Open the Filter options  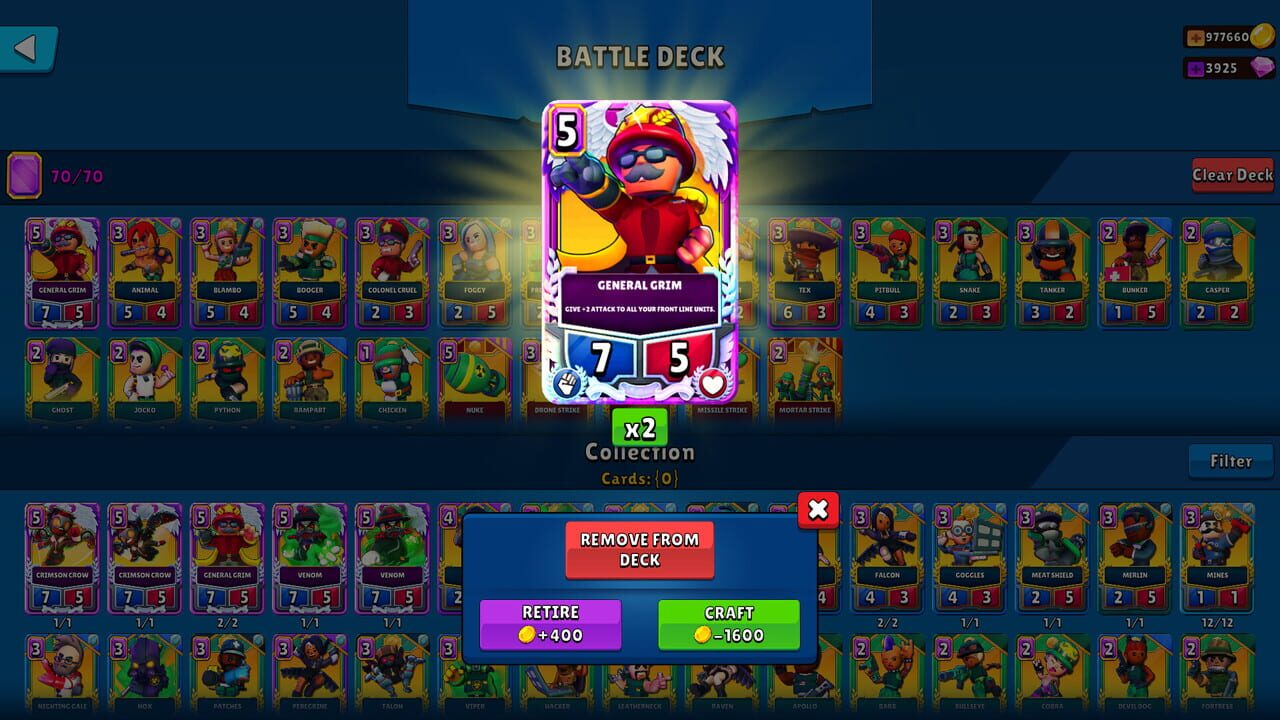pyautogui.click(x=1231, y=461)
